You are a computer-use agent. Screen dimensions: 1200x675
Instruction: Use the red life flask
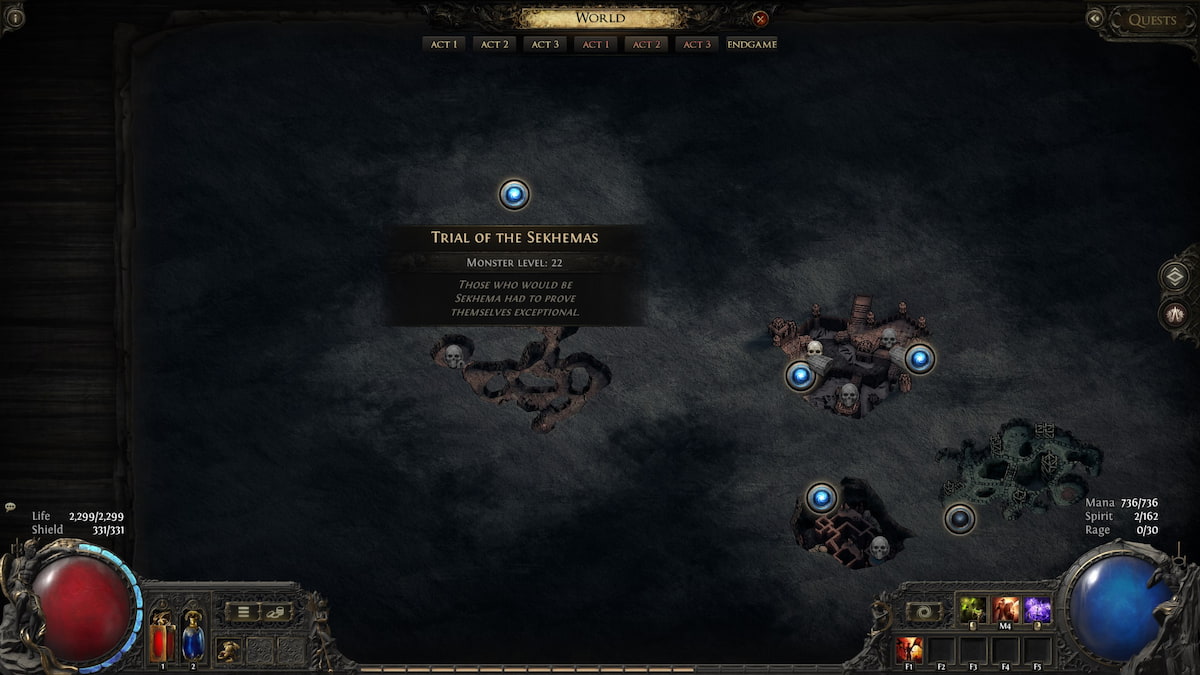click(x=162, y=638)
